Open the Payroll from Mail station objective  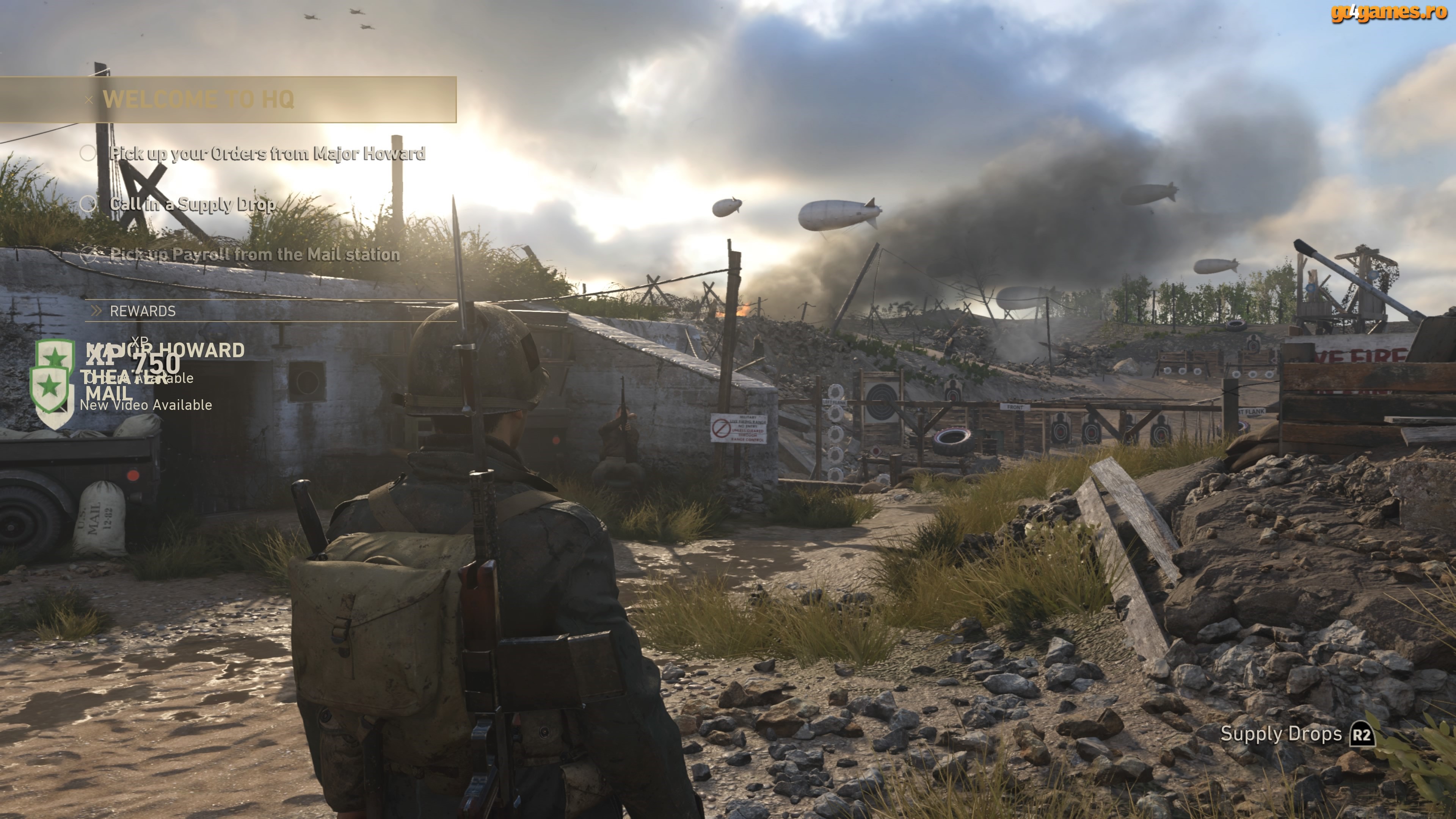coord(254,255)
